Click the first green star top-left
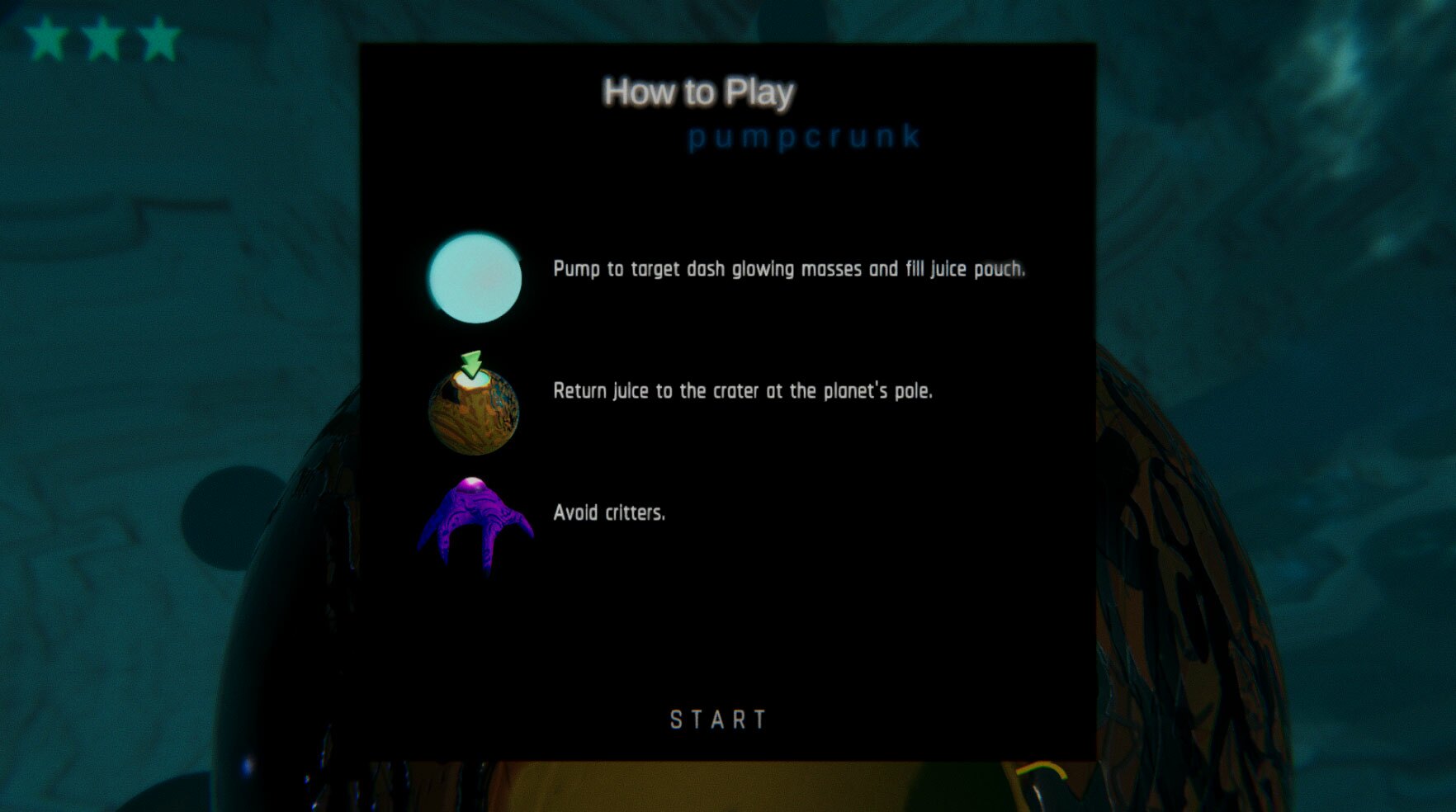The width and height of the screenshot is (1456, 812). point(45,37)
